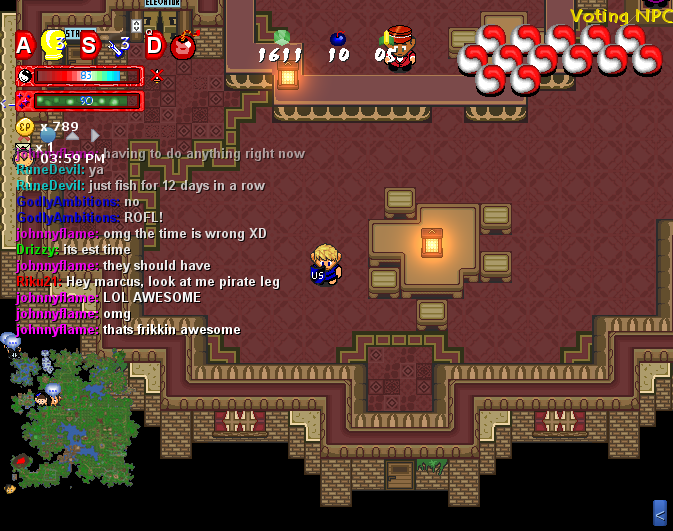Click the yin-yang alignment icon
The height and width of the screenshot is (531, 673).
[25, 75]
